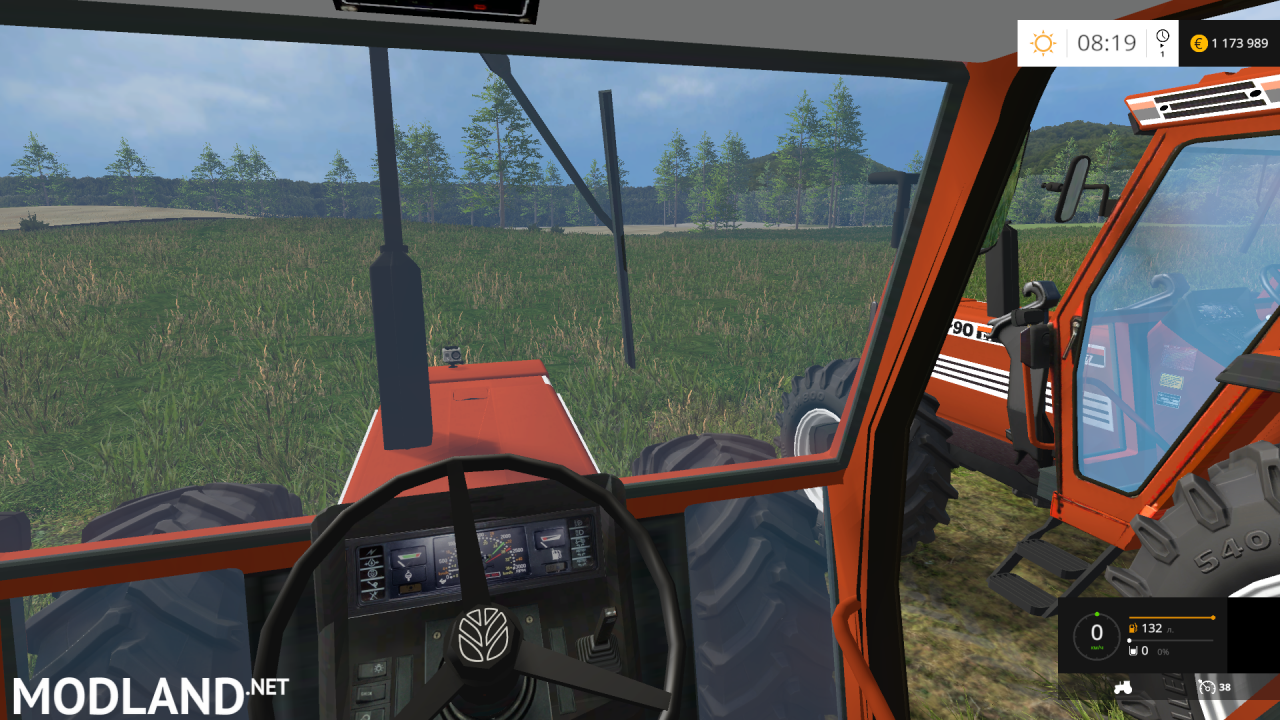The image size is (1280, 720).
Task: Select the euro coin money icon
Action: (x=1199, y=44)
